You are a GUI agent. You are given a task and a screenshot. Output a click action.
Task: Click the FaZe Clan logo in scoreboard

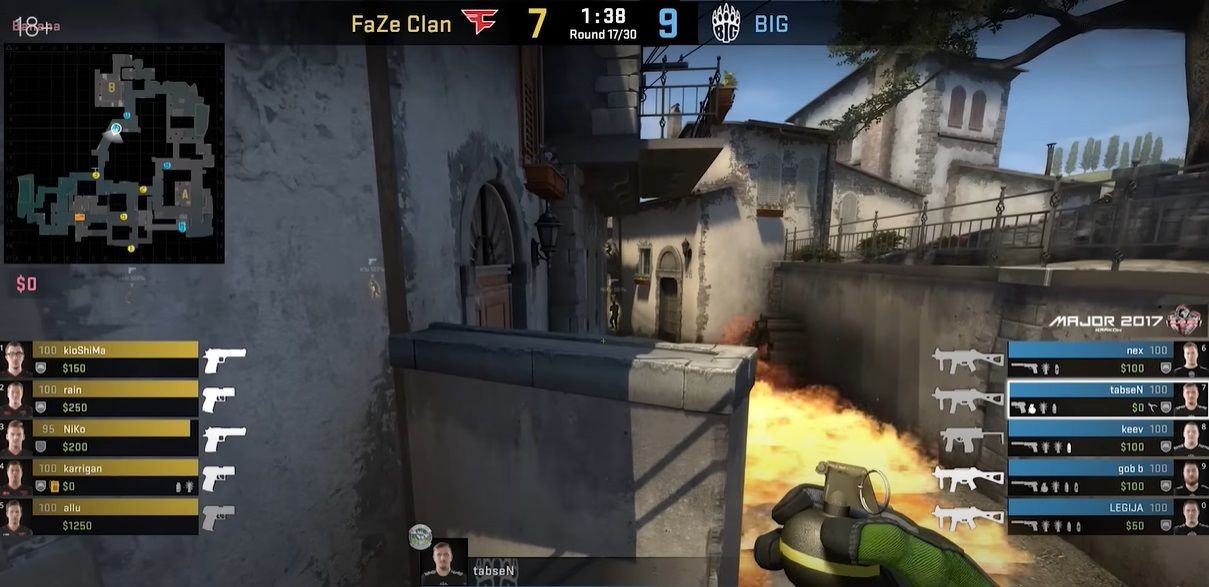pyautogui.click(x=479, y=22)
